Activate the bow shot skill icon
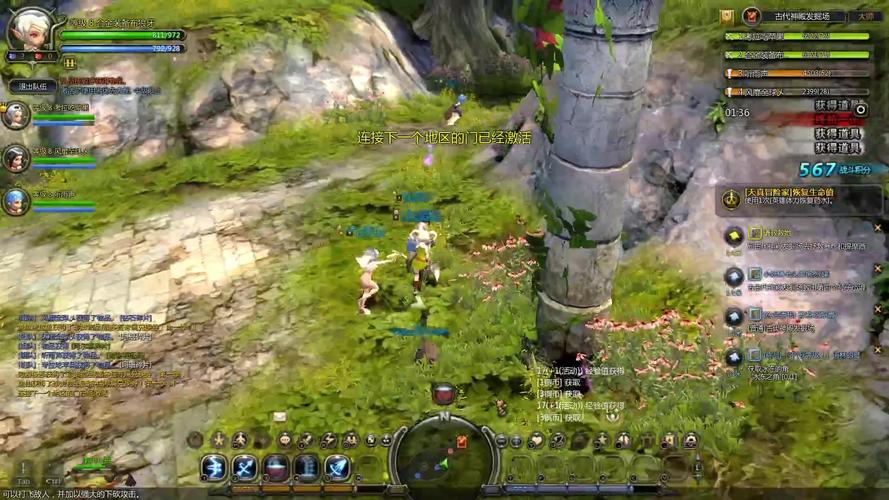889x500 pixels. (x=338, y=468)
